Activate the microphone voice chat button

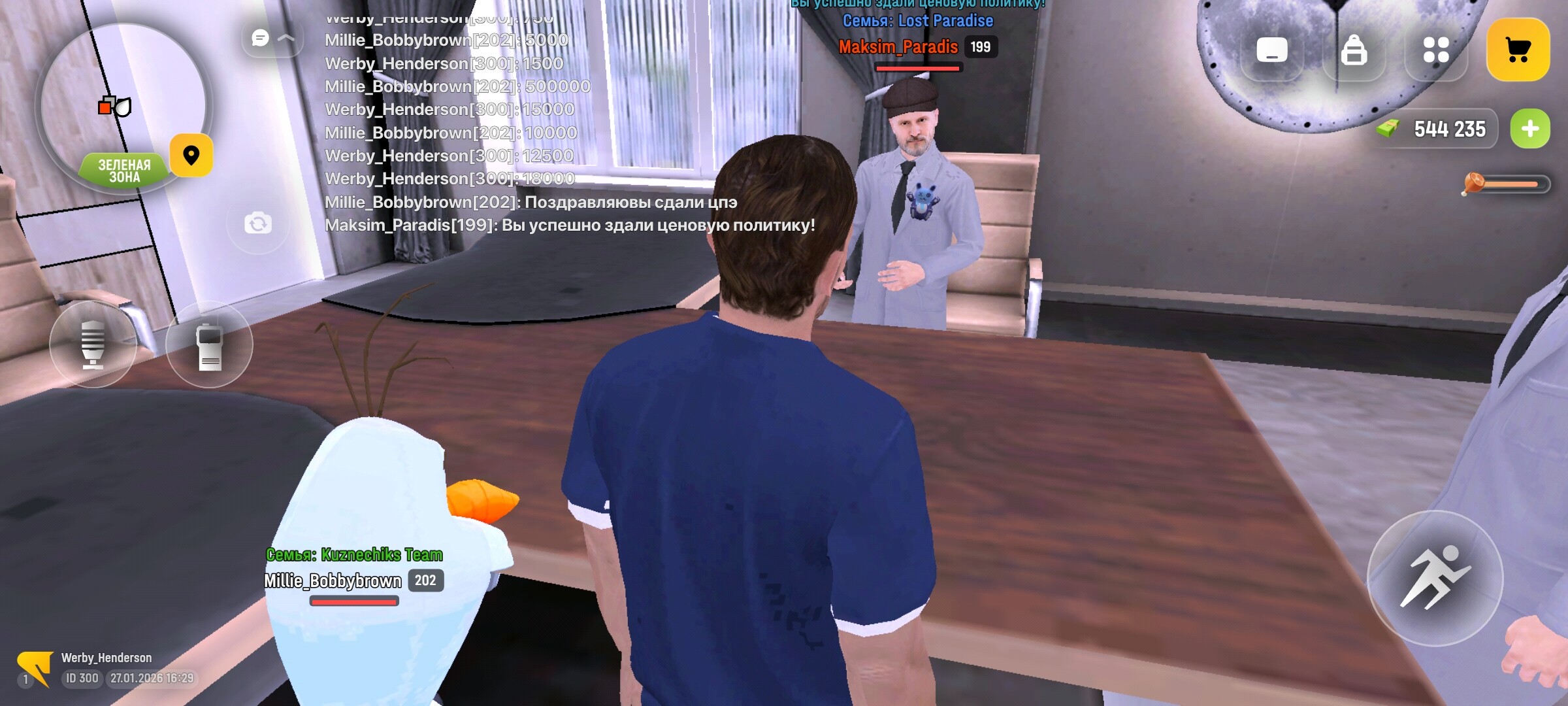(93, 345)
